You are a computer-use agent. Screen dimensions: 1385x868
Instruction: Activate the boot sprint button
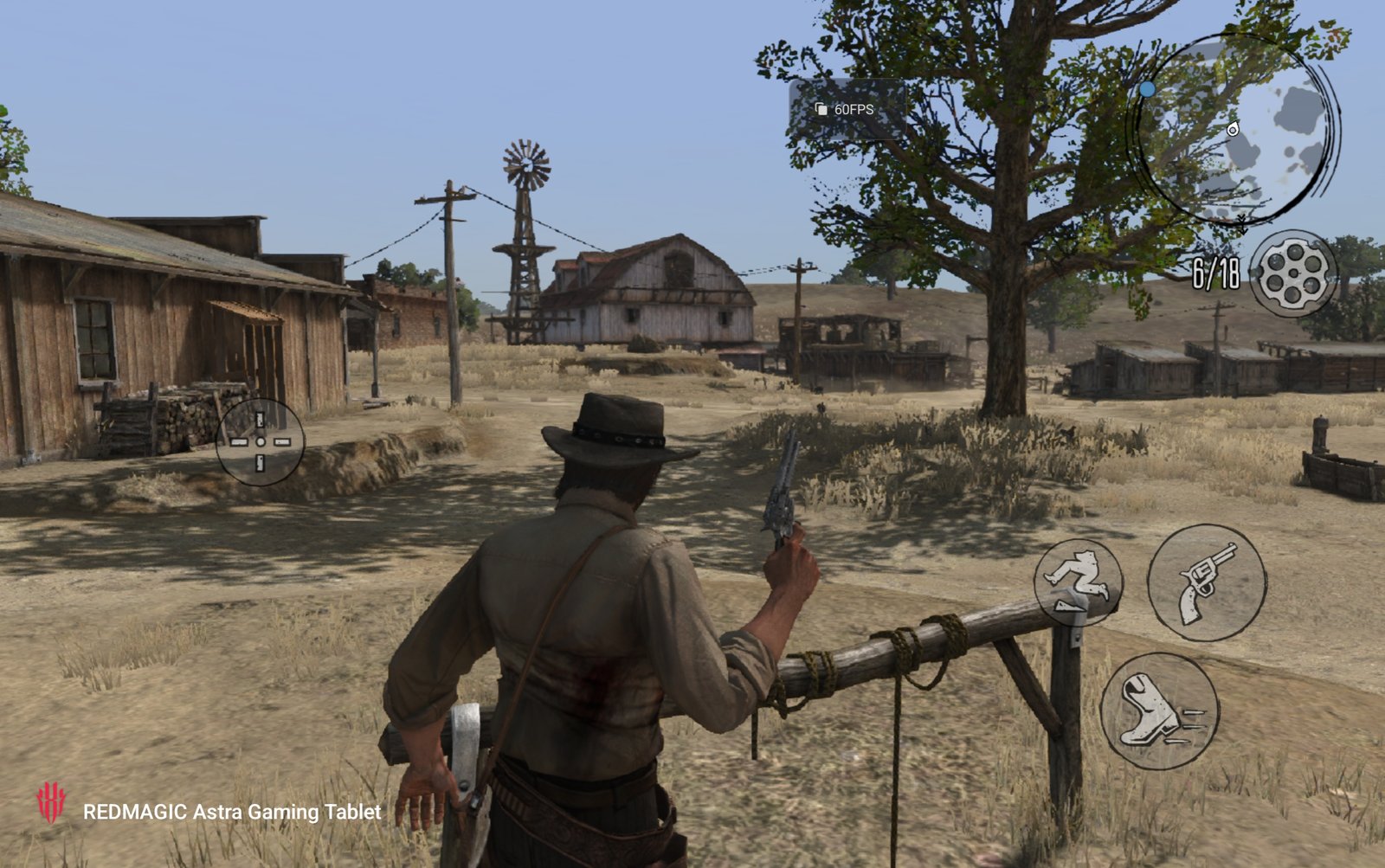1159,710
